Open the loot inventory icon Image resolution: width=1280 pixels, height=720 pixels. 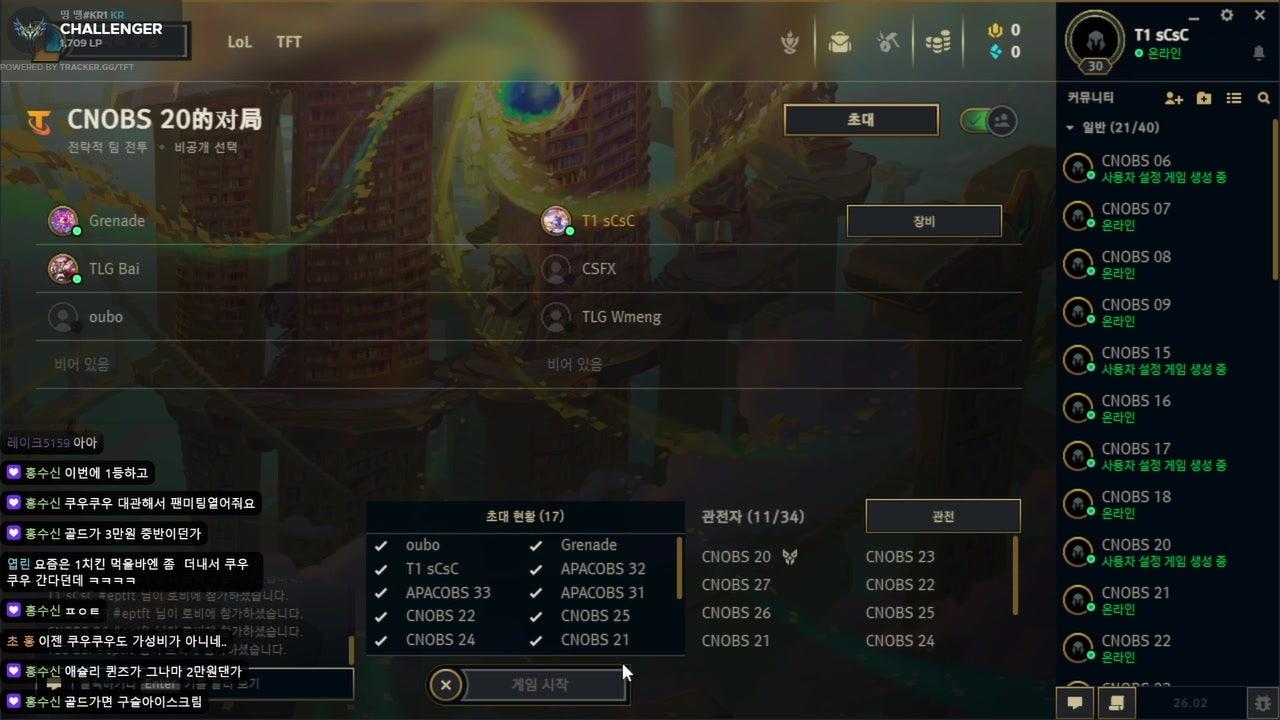840,42
